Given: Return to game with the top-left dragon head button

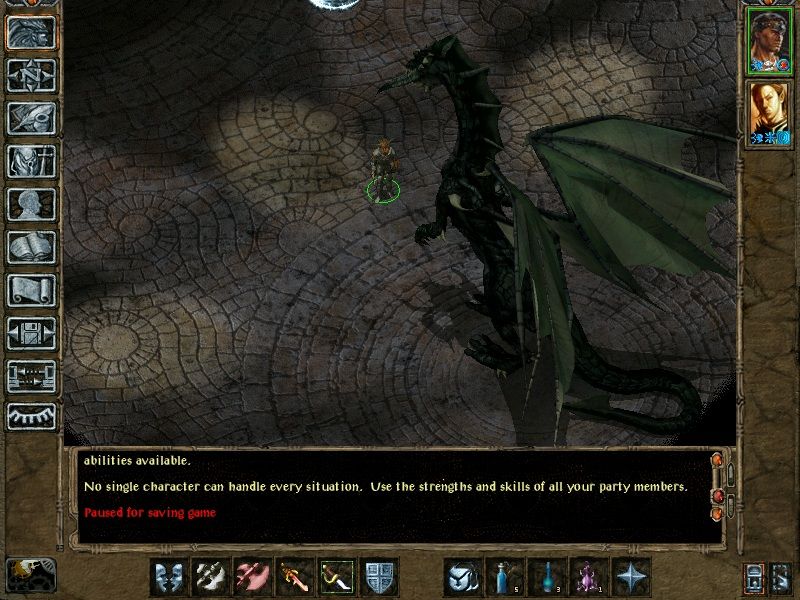Looking at the screenshot, I should [31, 32].
